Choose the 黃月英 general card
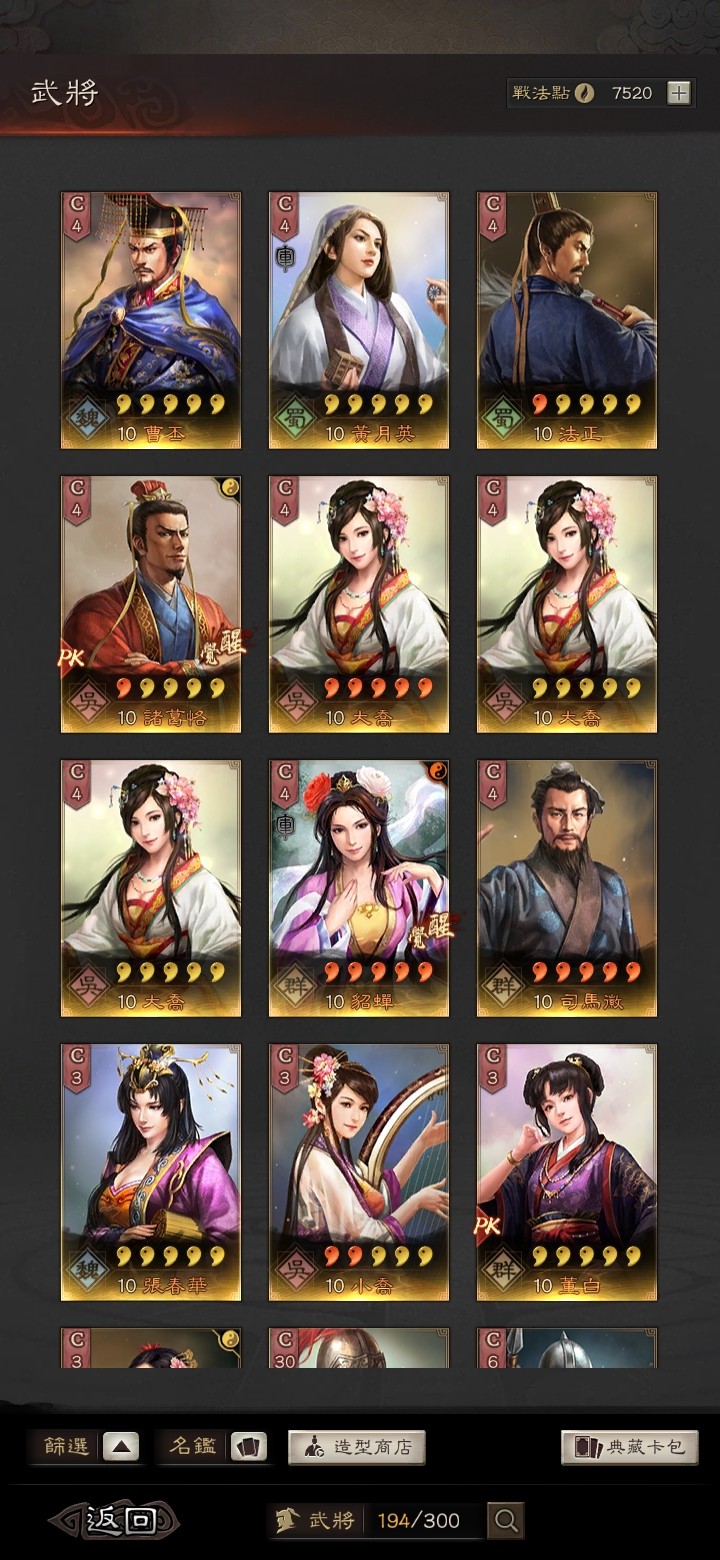 pyautogui.click(x=359, y=320)
